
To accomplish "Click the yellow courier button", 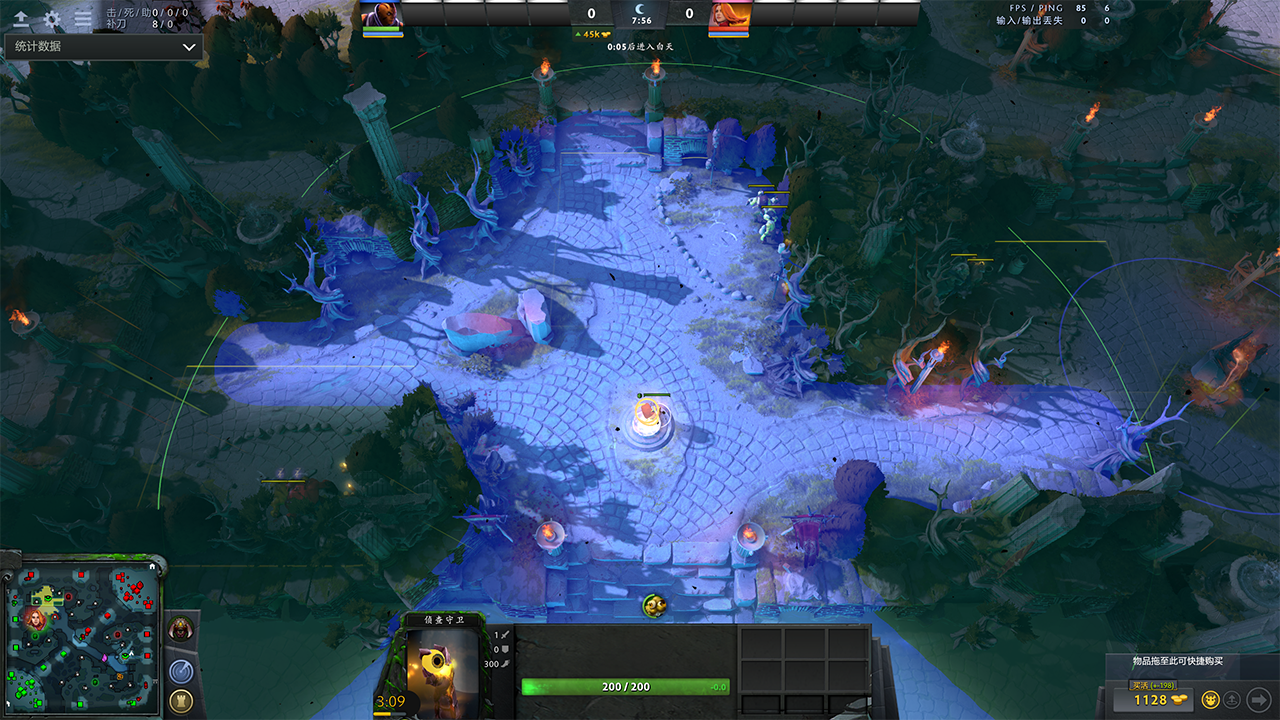I will 1210,699.
